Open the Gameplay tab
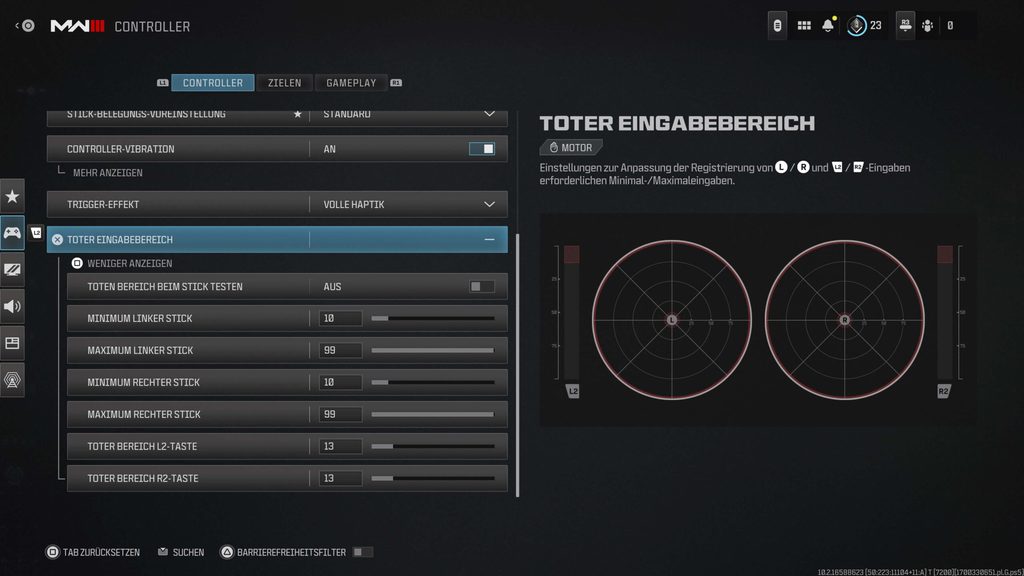Screen dimensions: 1024x576 click(x=351, y=83)
